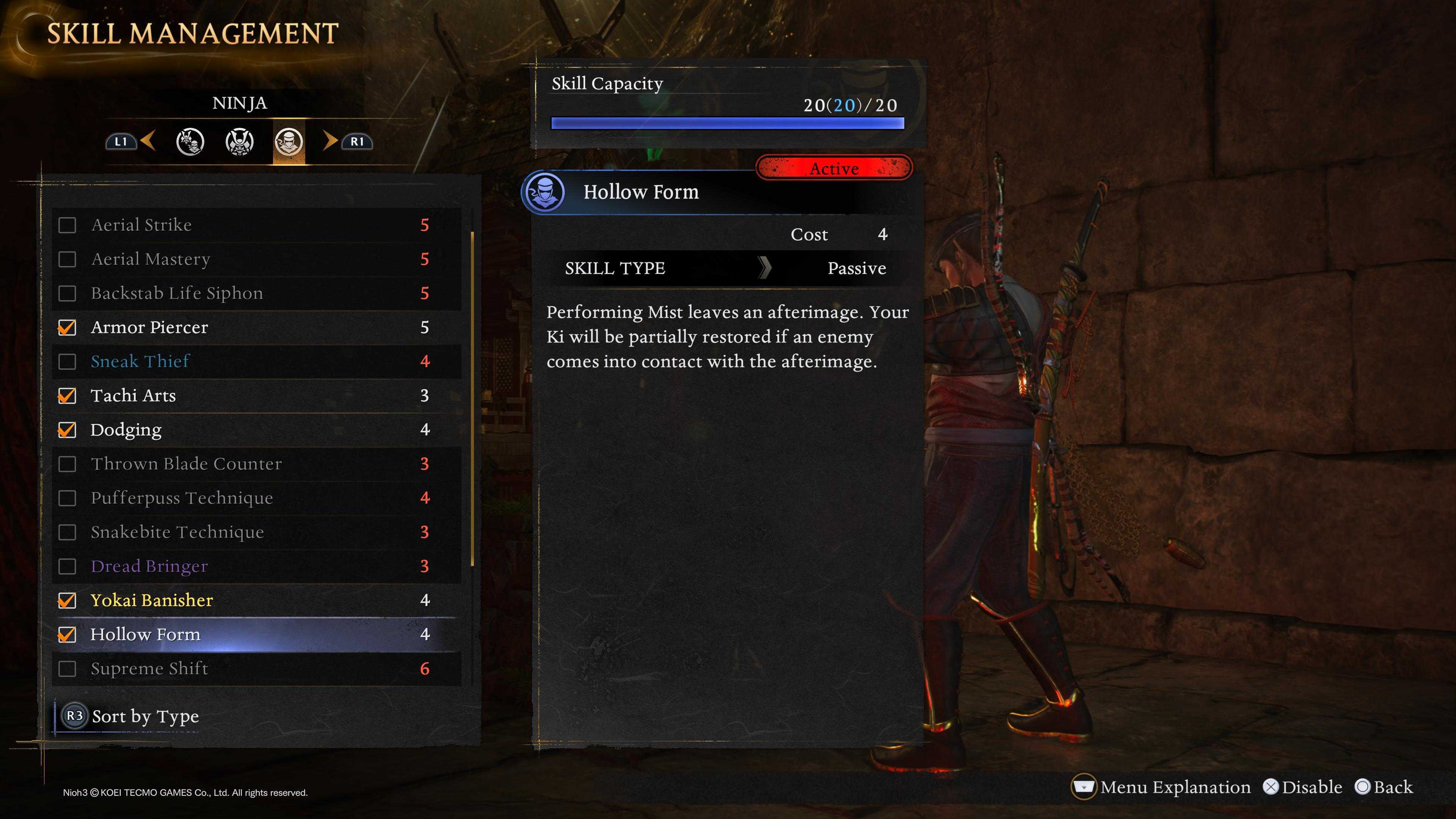Image resolution: width=1456 pixels, height=819 pixels.
Task: Tick the Thrown Blade Counter checkbox
Action: point(67,464)
